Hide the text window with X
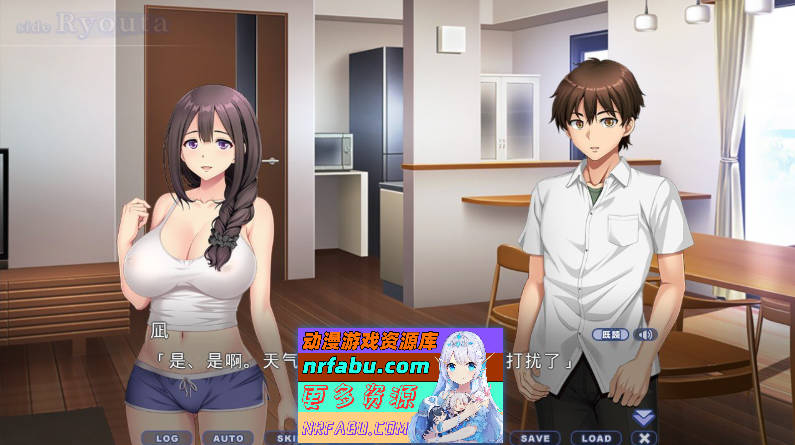The width and height of the screenshot is (795, 445). [x=644, y=437]
